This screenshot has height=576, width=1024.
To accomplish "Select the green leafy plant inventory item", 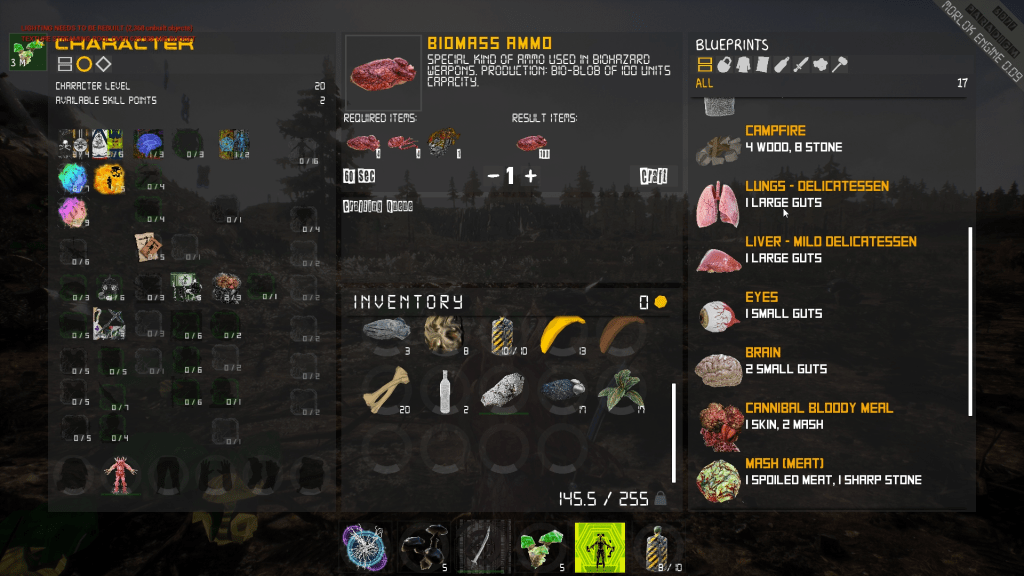I will (620, 392).
